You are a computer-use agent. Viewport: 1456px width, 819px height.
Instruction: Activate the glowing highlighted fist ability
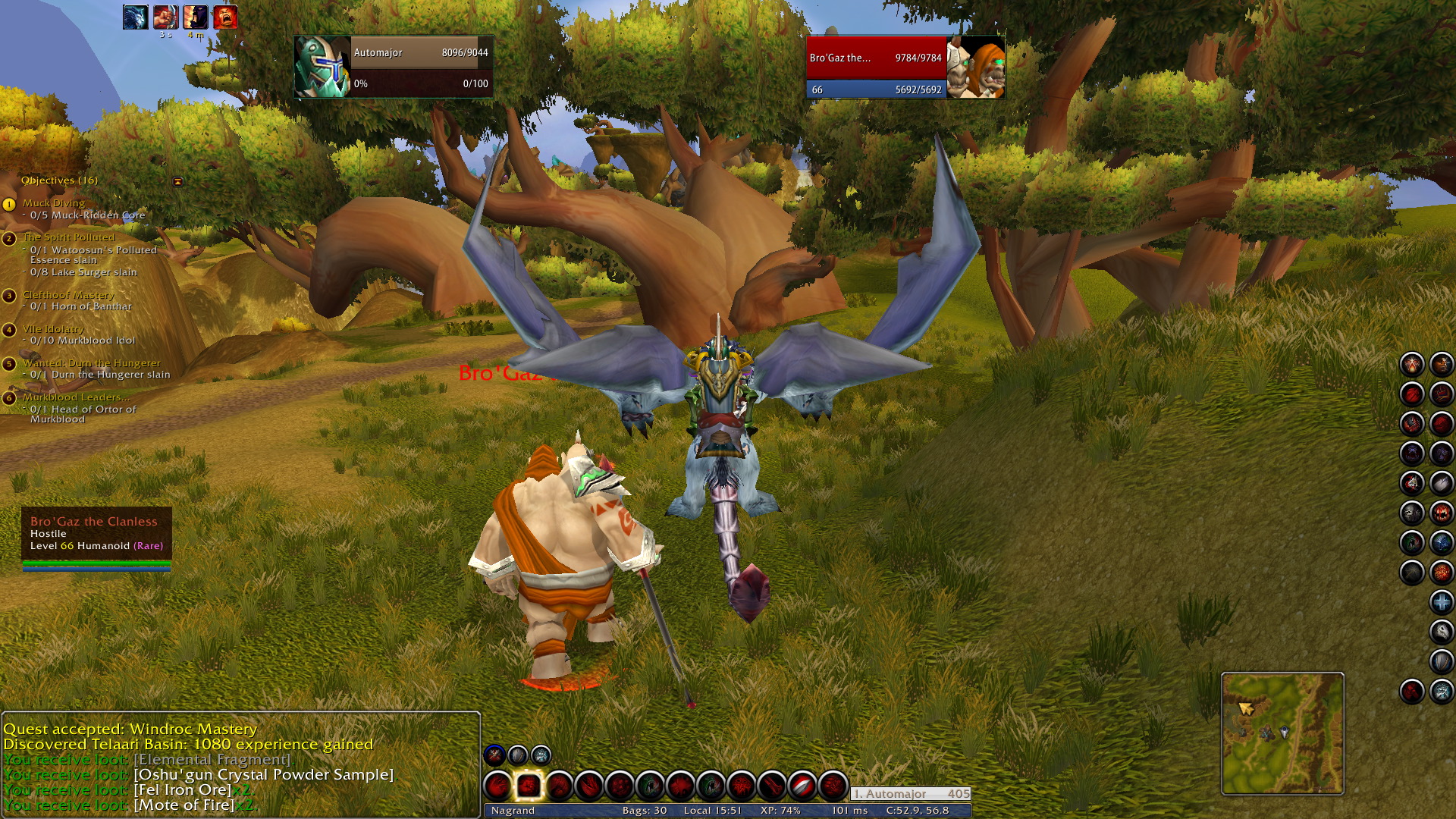pyautogui.click(x=529, y=786)
